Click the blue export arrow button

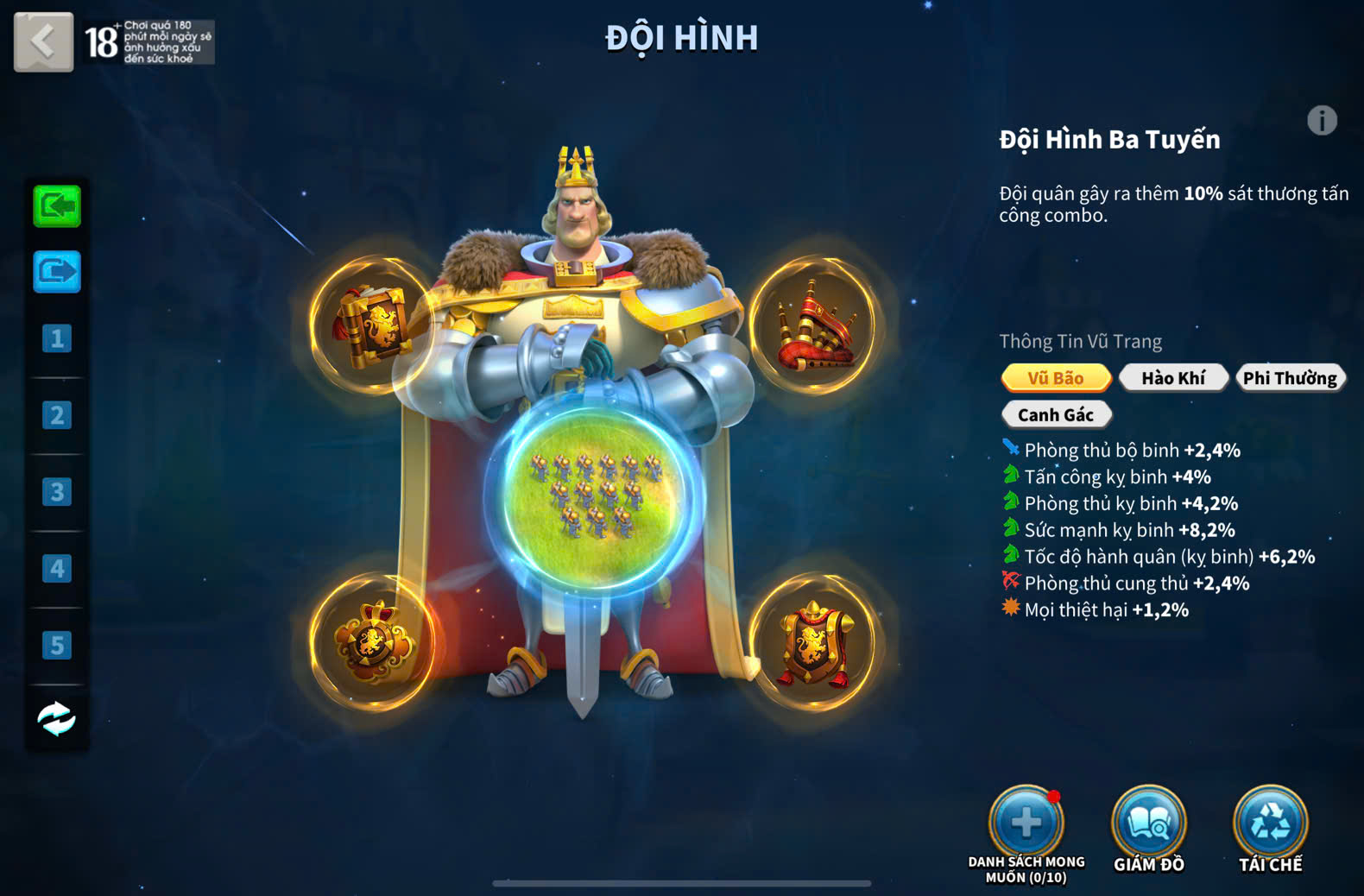pyautogui.click(x=57, y=272)
